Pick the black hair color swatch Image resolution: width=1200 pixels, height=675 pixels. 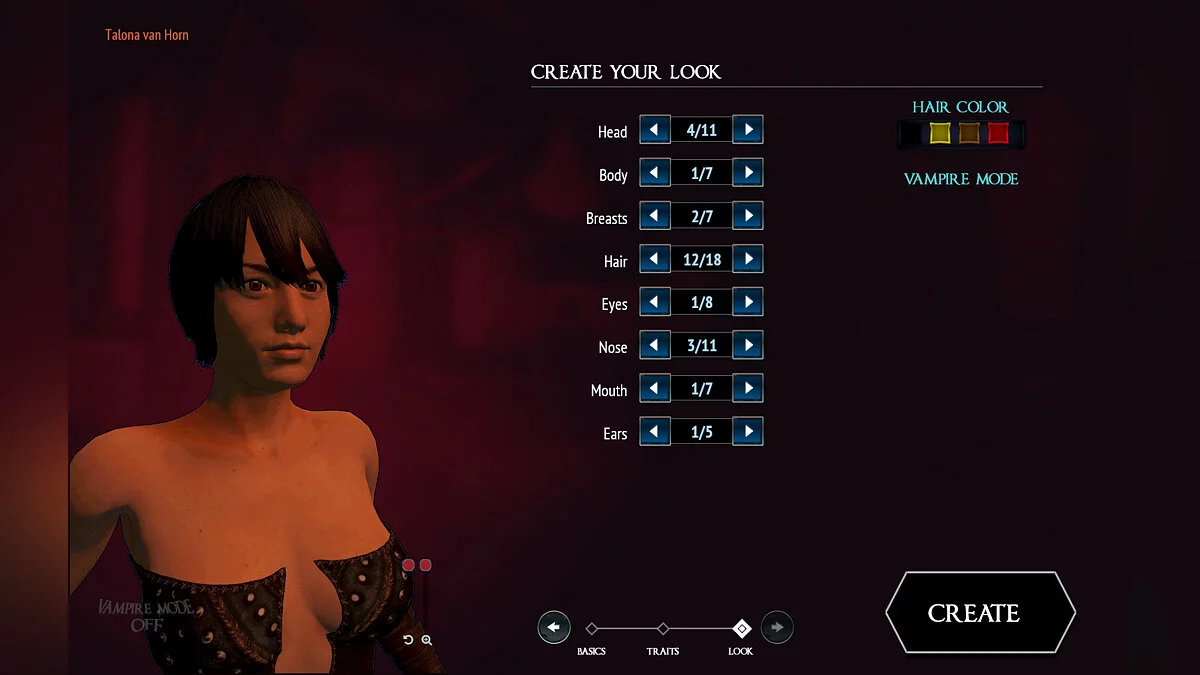pos(911,133)
